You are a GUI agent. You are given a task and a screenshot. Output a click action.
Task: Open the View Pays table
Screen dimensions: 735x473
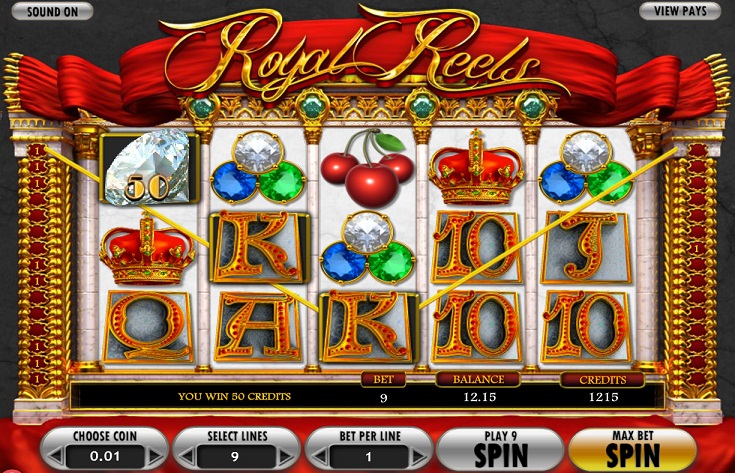point(680,11)
